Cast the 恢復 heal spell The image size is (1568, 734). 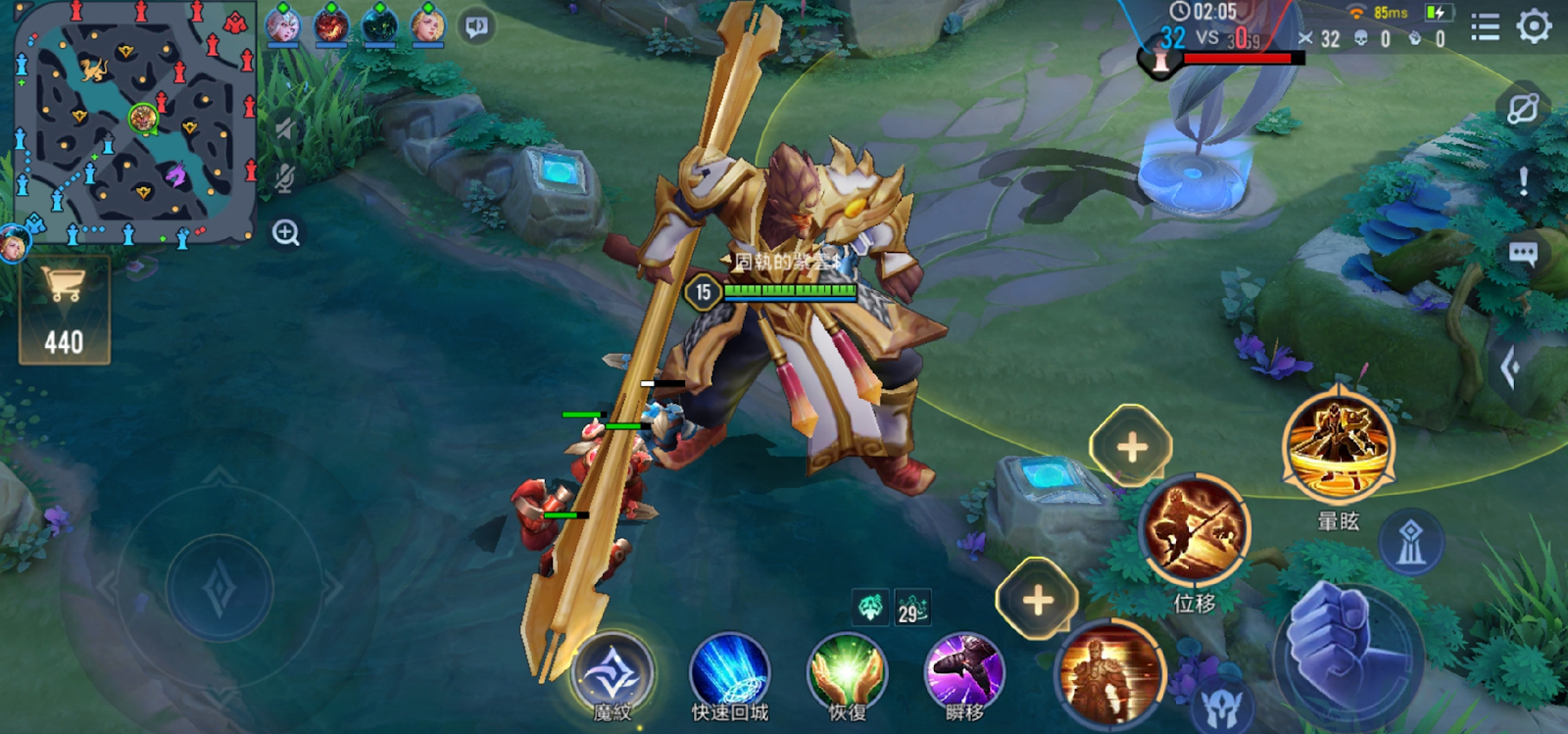(x=847, y=674)
